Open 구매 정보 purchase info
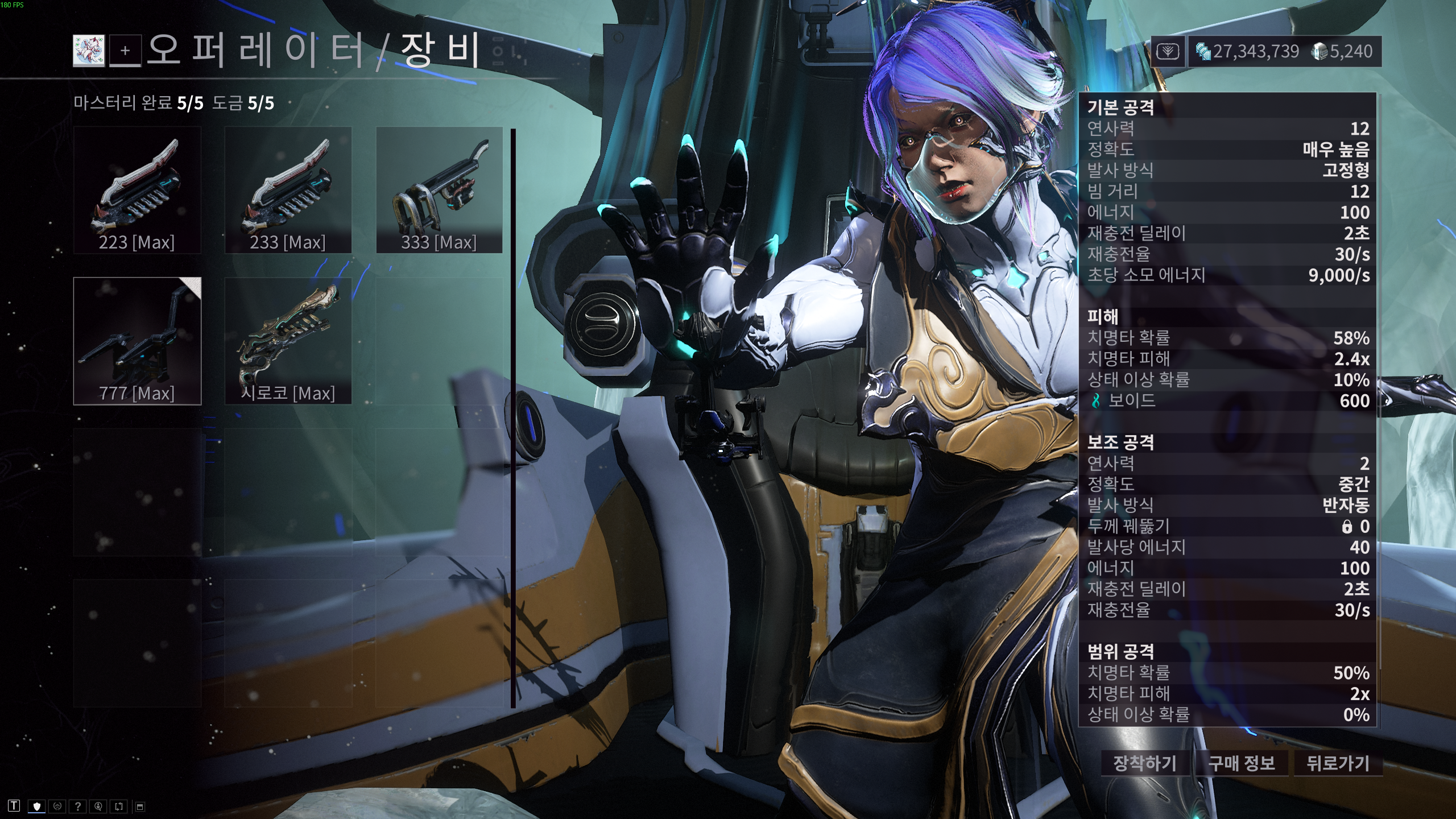The width and height of the screenshot is (1456, 819). pos(1241,763)
